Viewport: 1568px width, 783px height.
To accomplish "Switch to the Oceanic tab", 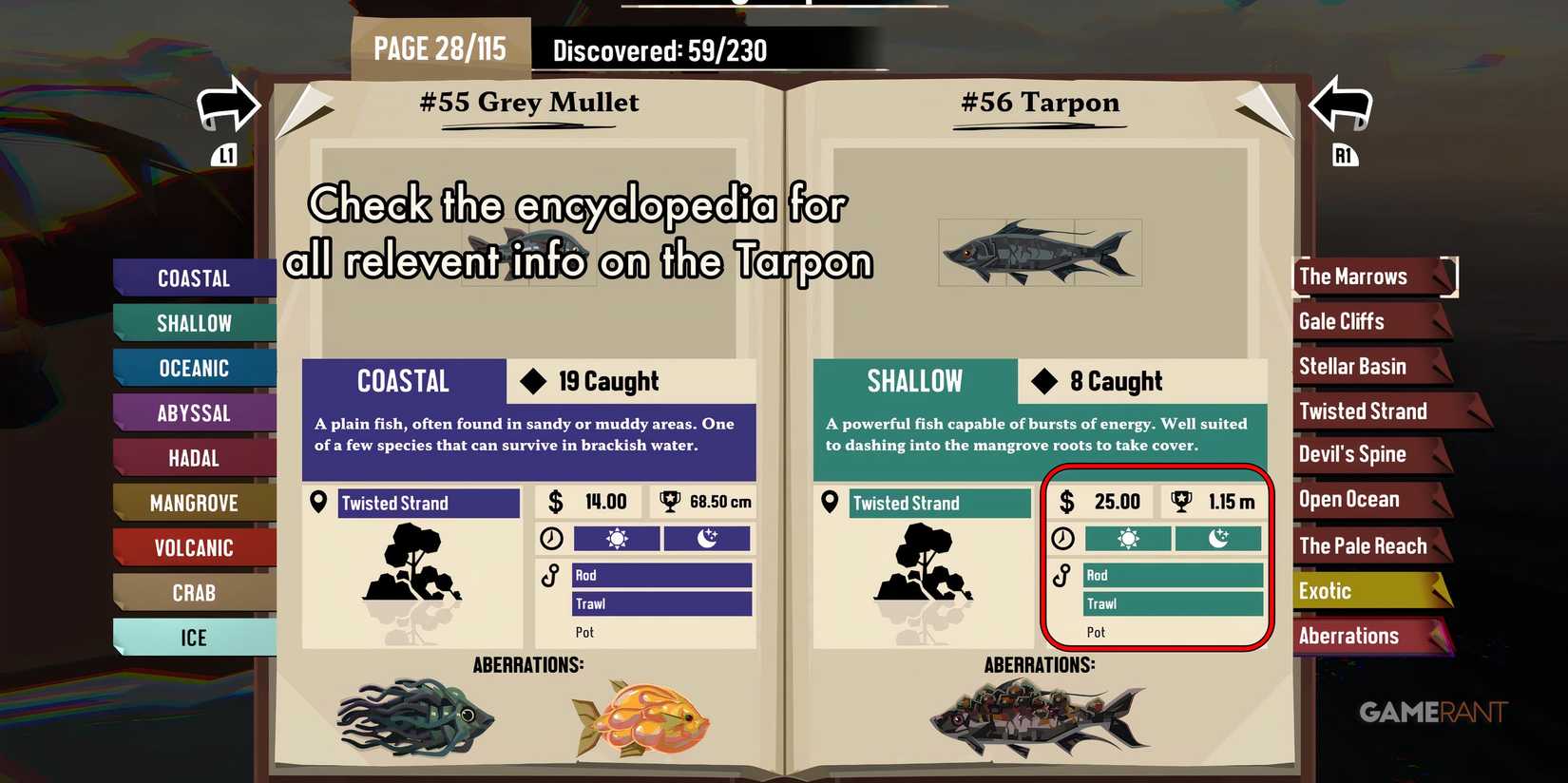I will click(x=195, y=368).
